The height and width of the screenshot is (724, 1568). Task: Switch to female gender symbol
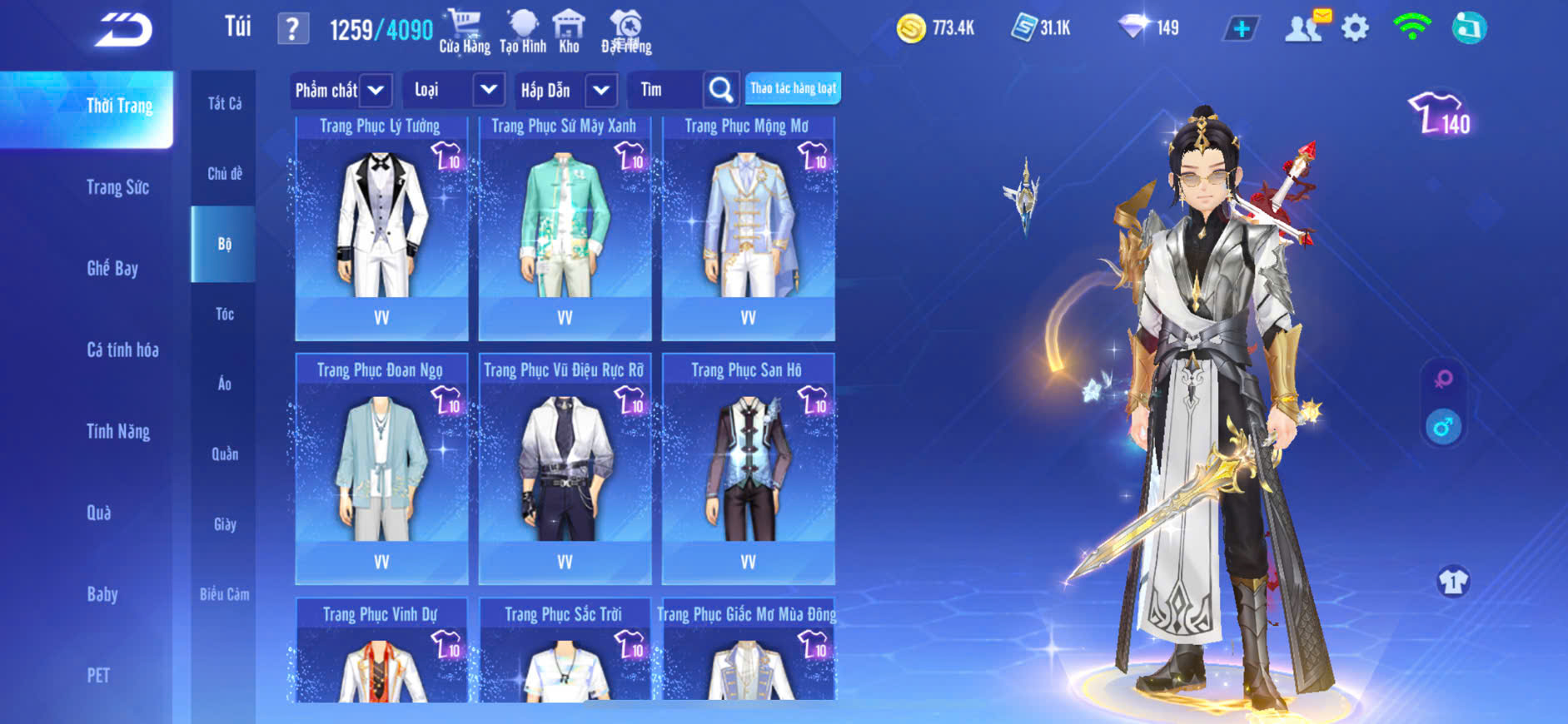pyautogui.click(x=1443, y=379)
